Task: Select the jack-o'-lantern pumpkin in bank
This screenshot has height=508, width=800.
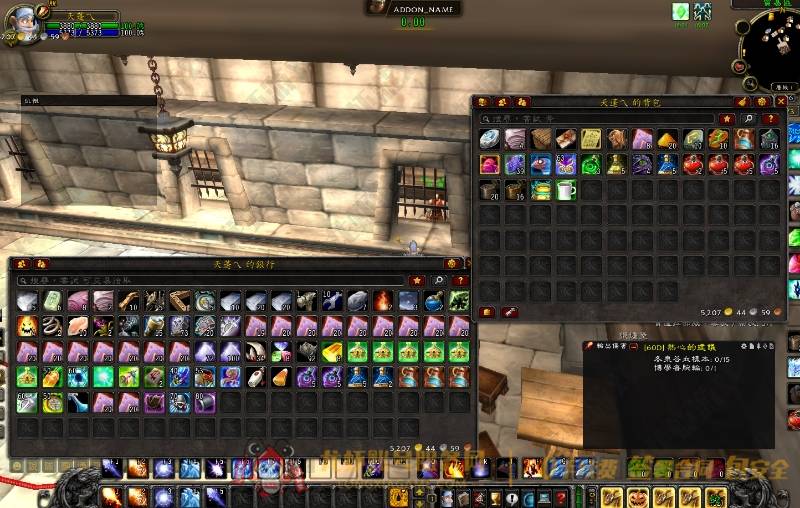Action: point(27,325)
